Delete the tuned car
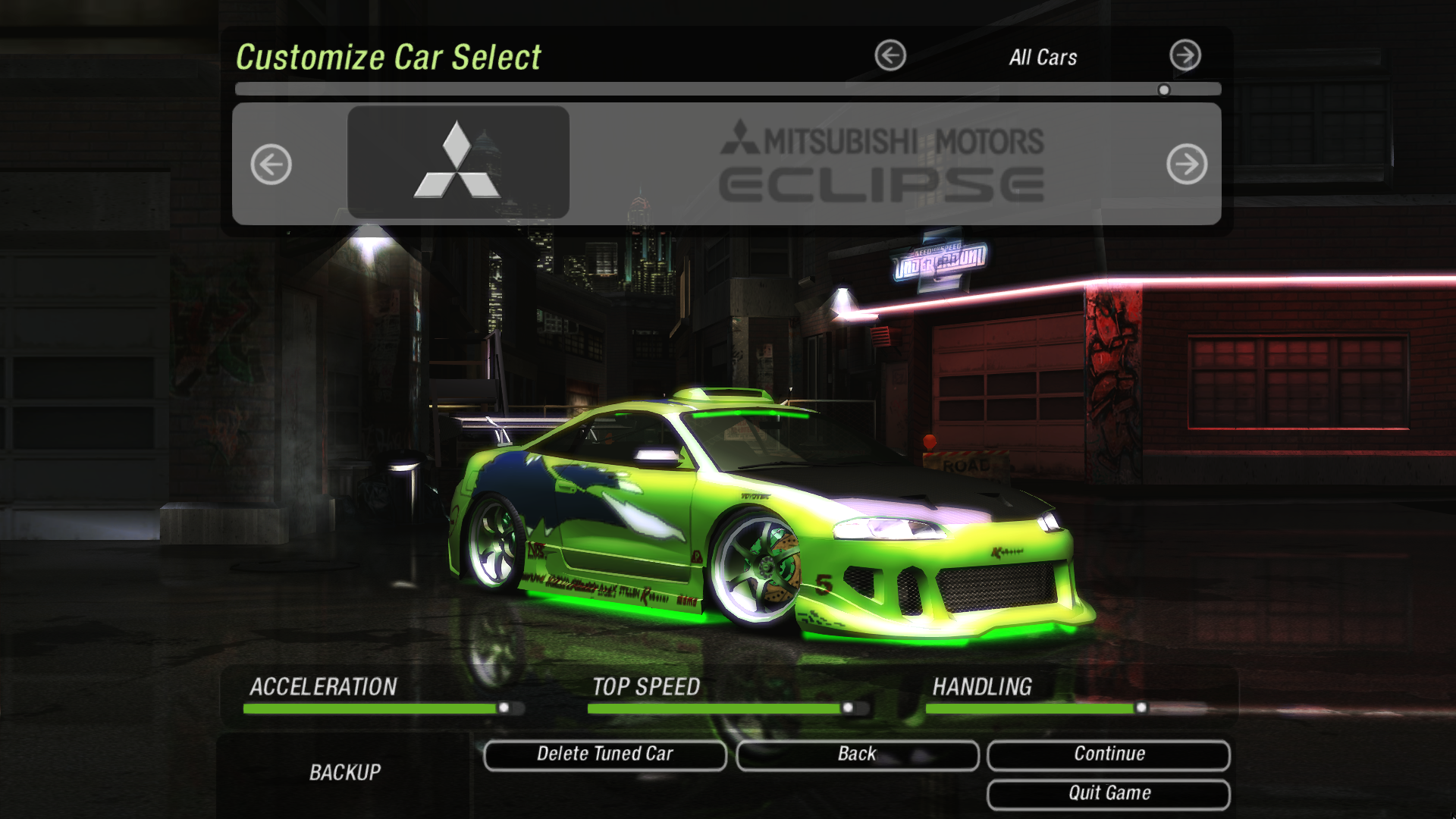The height and width of the screenshot is (819, 1456). [x=604, y=755]
